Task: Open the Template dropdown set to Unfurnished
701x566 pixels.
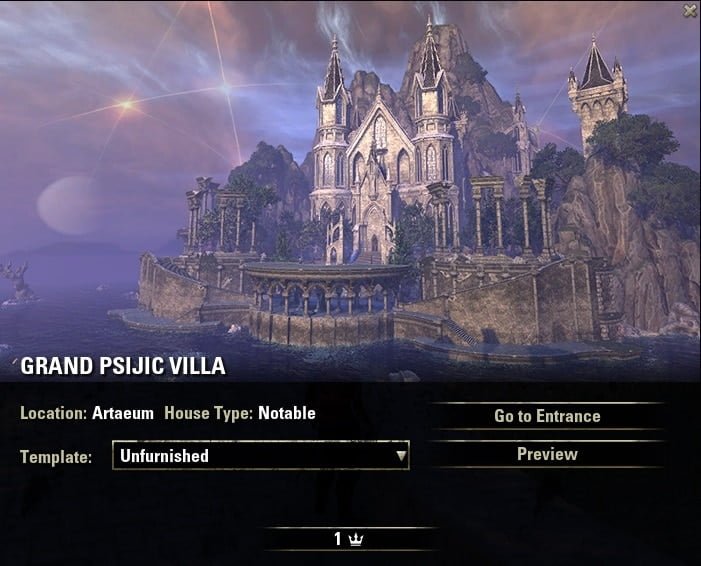Action: tap(261, 456)
